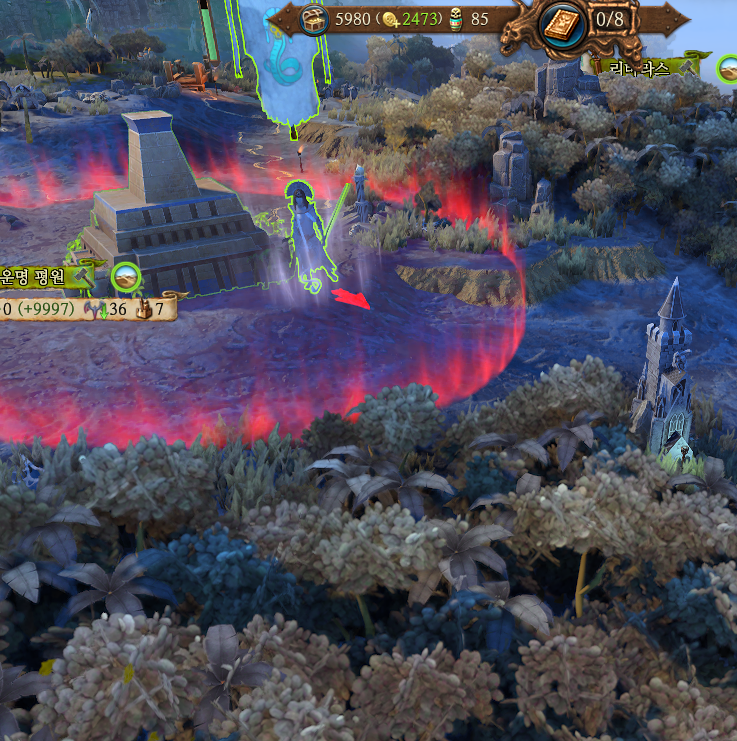
Task: Click the canopic jar resource icon
Action: (x=456, y=17)
